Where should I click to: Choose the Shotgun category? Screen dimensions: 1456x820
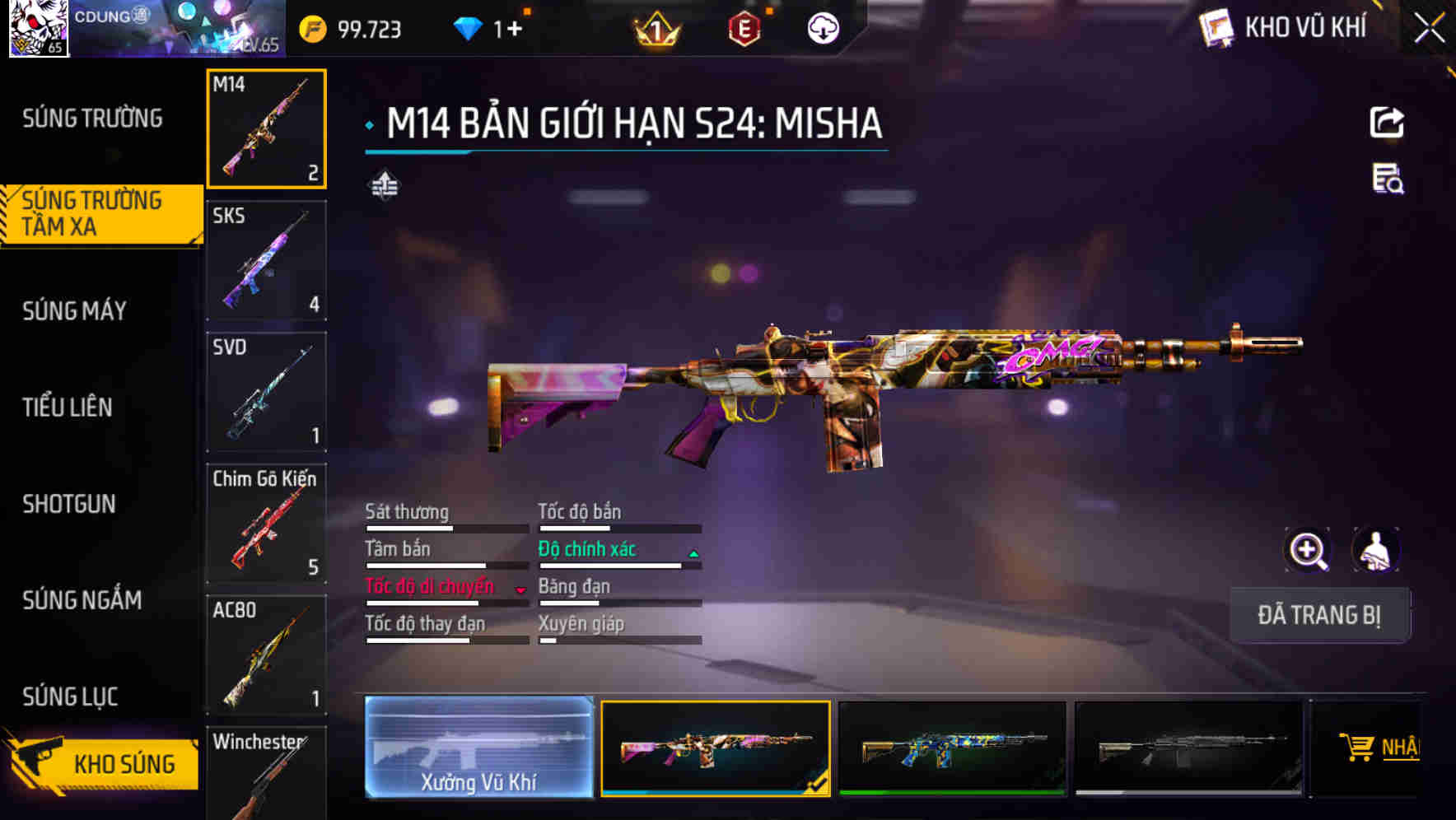(68, 504)
